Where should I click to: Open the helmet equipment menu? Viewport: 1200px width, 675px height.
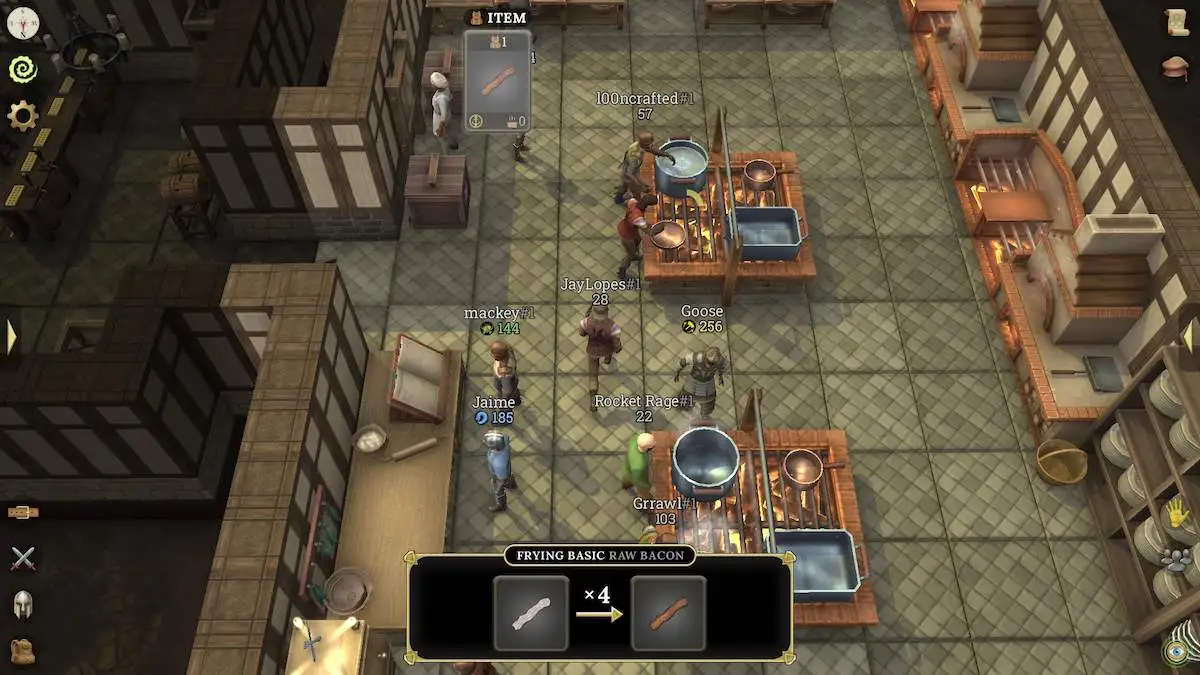point(23,604)
